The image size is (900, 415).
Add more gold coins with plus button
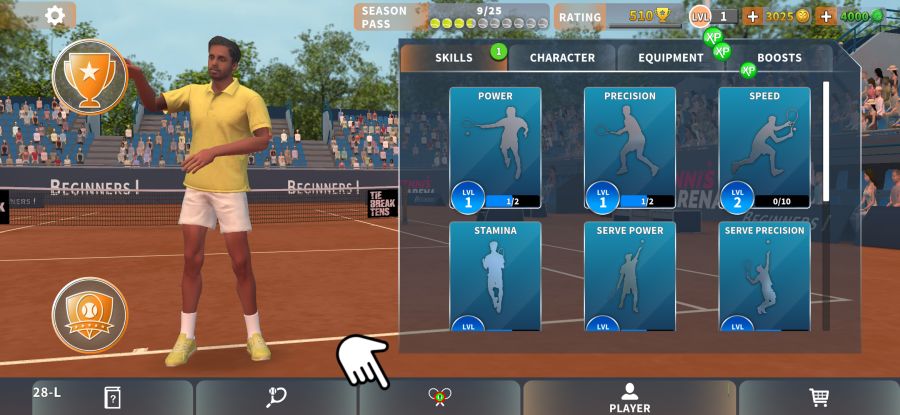752,16
